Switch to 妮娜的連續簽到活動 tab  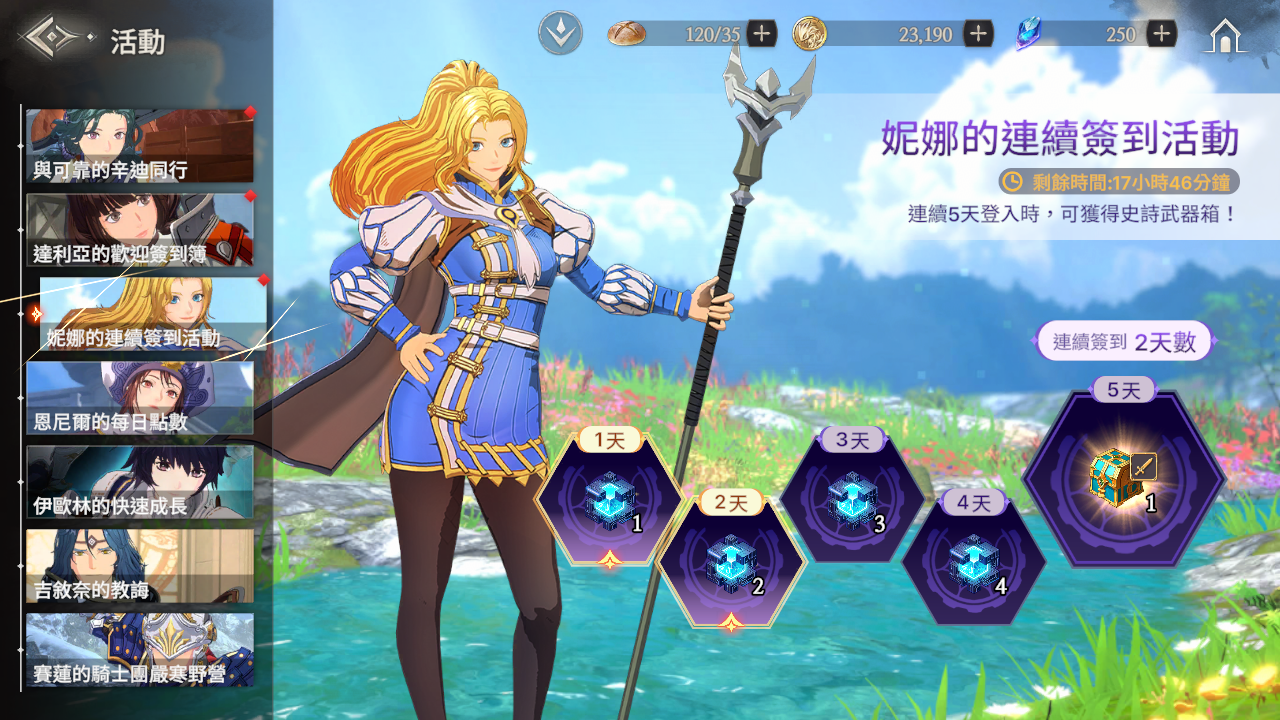click(x=153, y=314)
